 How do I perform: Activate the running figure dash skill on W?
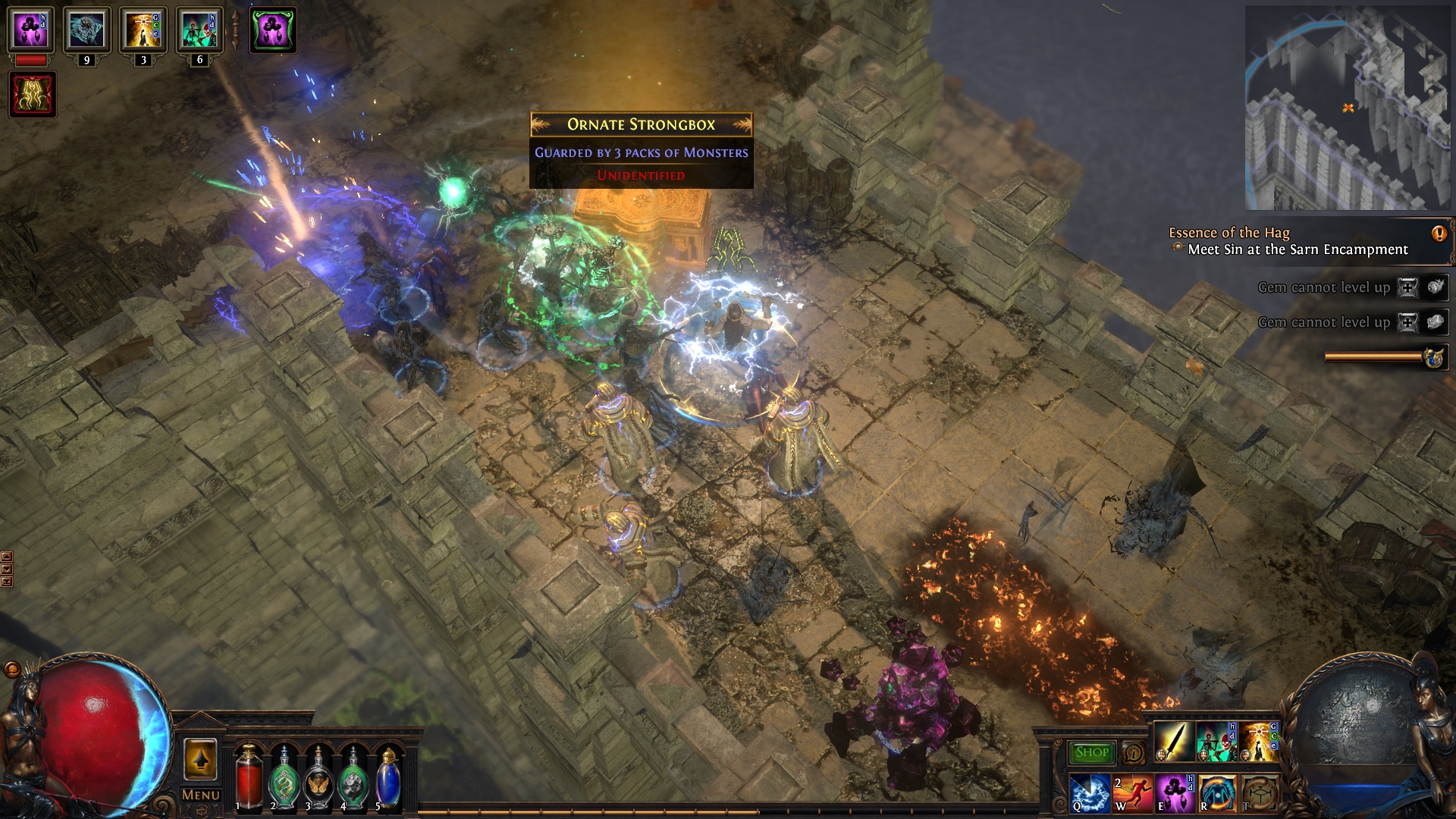click(1132, 793)
